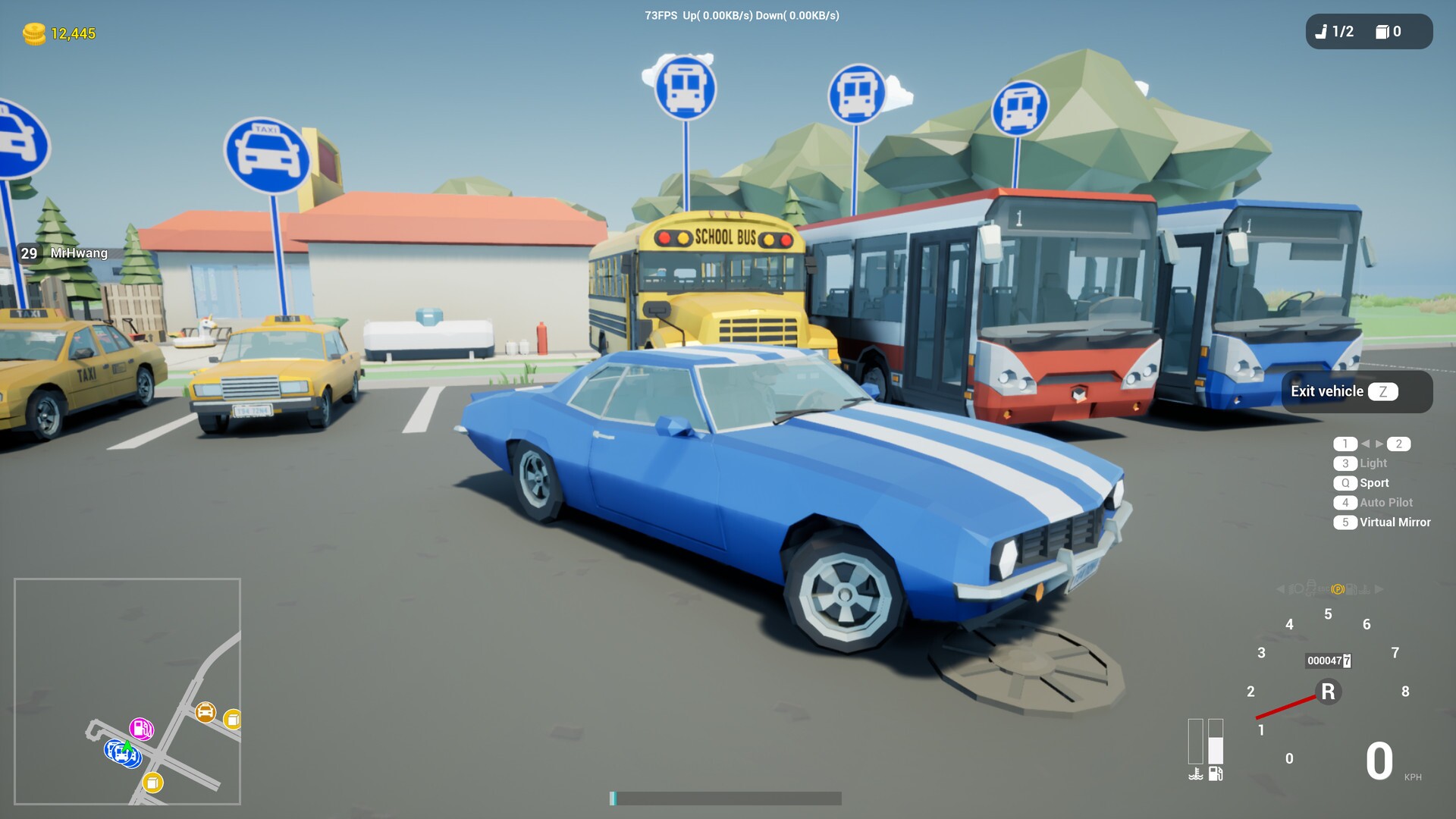The width and height of the screenshot is (1456, 819).
Task: Click the R gear indicator on the tachometer
Action: (1328, 692)
